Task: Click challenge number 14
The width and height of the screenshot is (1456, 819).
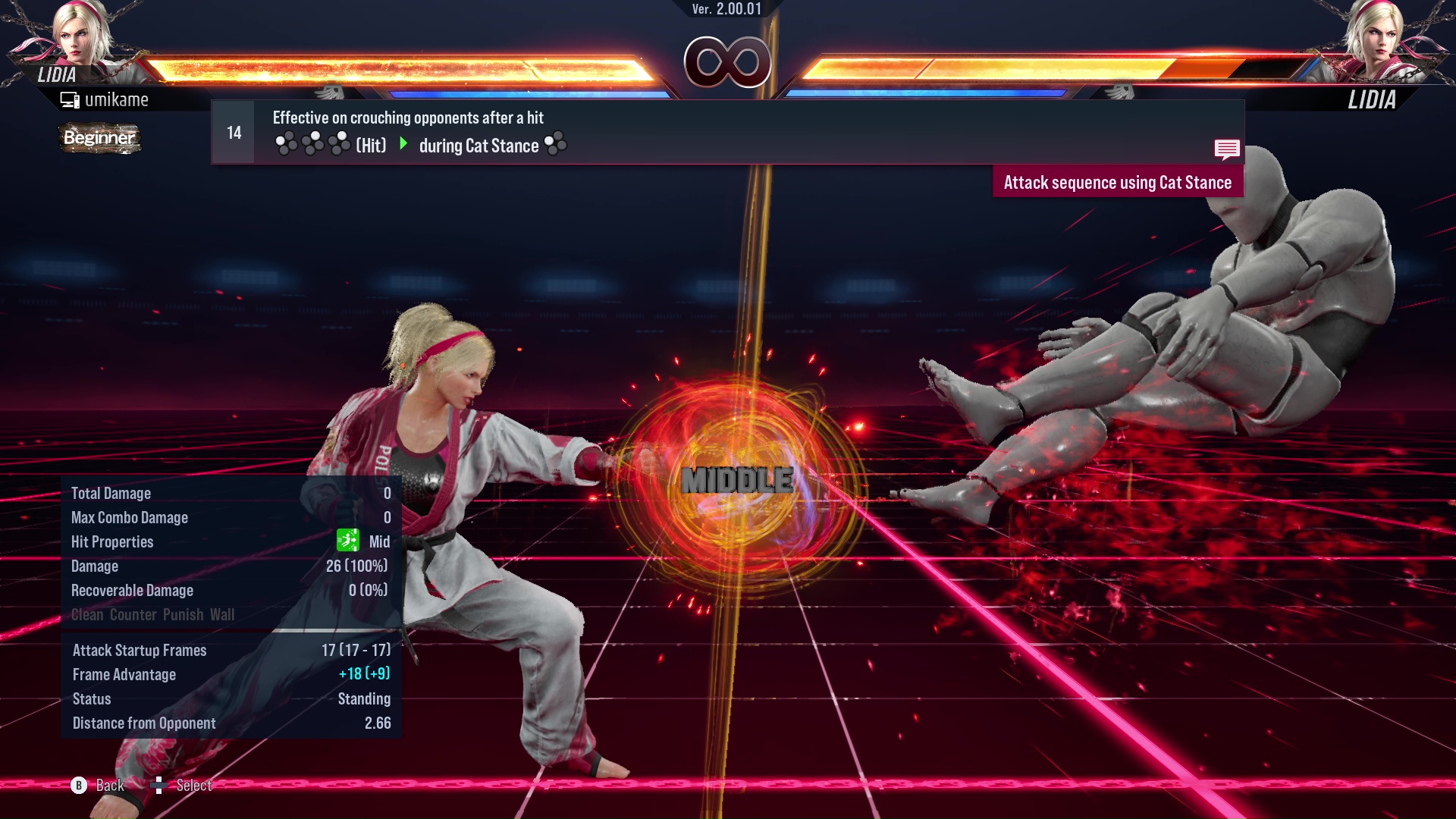Action: pyautogui.click(x=233, y=132)
